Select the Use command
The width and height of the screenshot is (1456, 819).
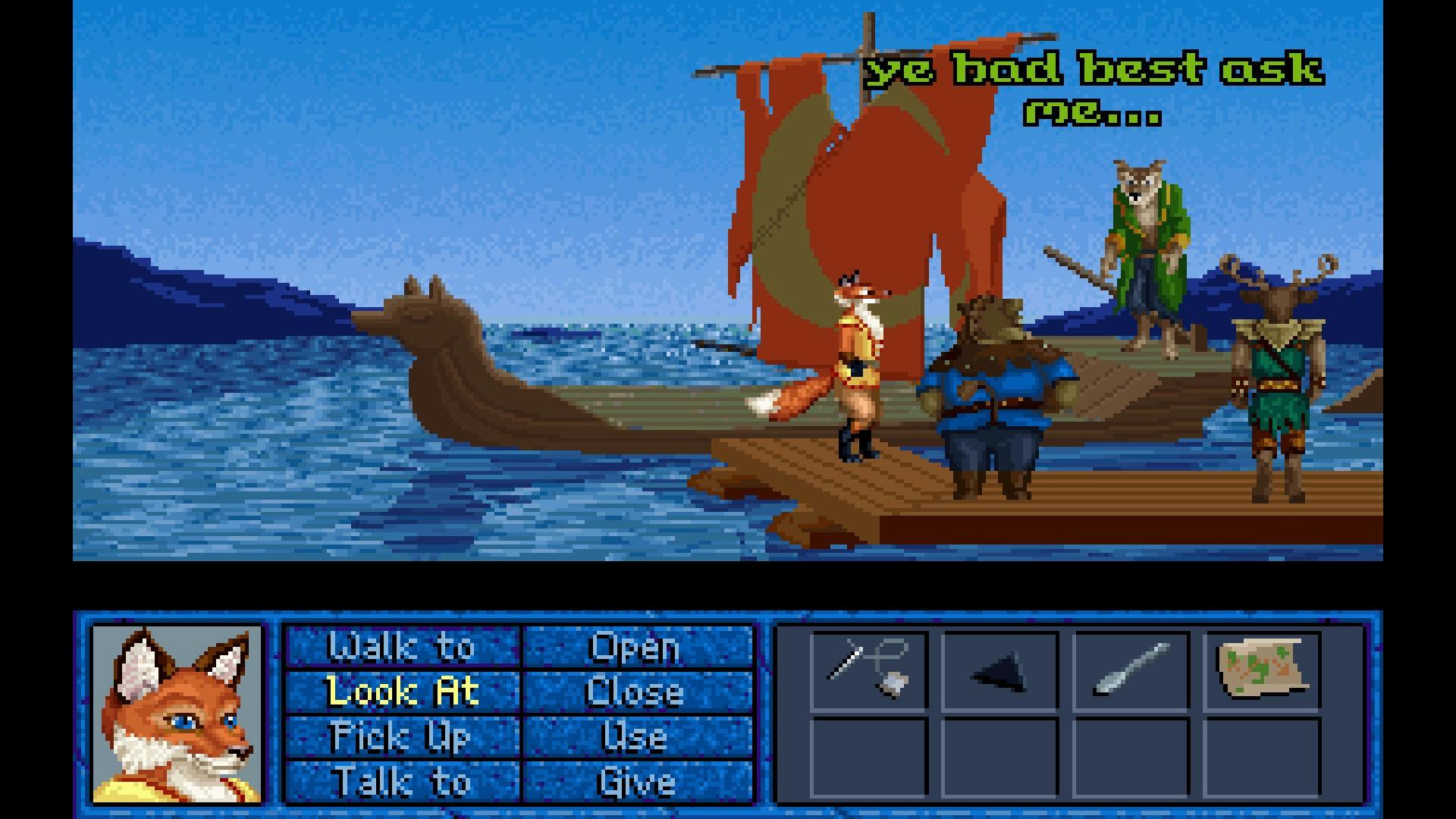tap(635, 736)
